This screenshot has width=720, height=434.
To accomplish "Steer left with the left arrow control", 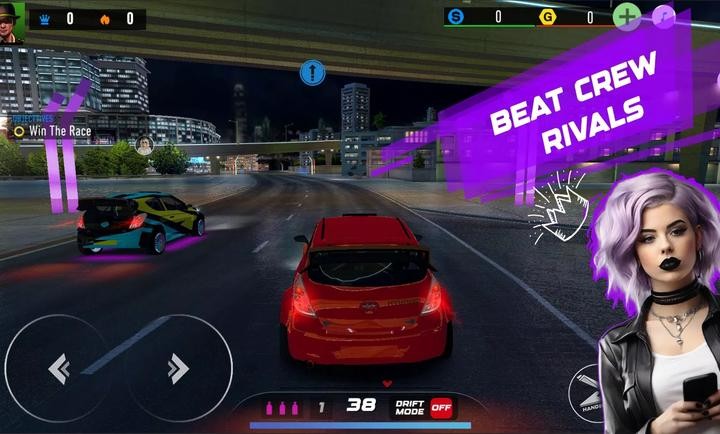I will click(58, 369).
